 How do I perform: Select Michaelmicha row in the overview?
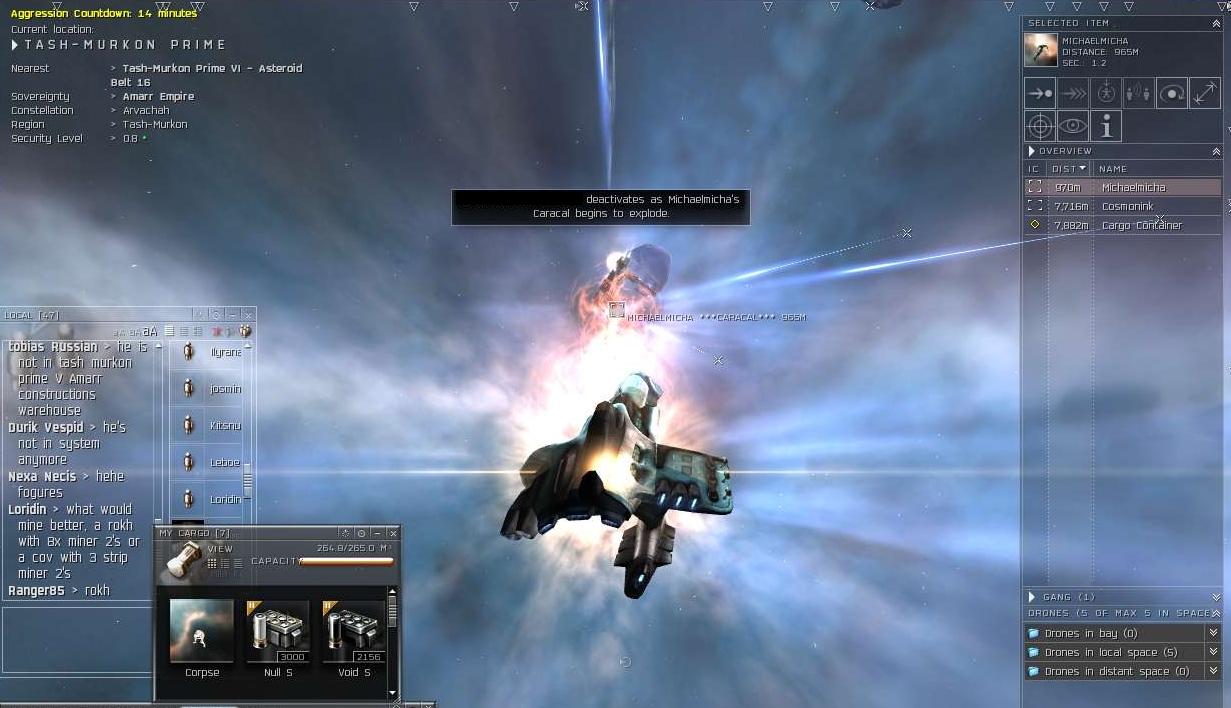1132,187
